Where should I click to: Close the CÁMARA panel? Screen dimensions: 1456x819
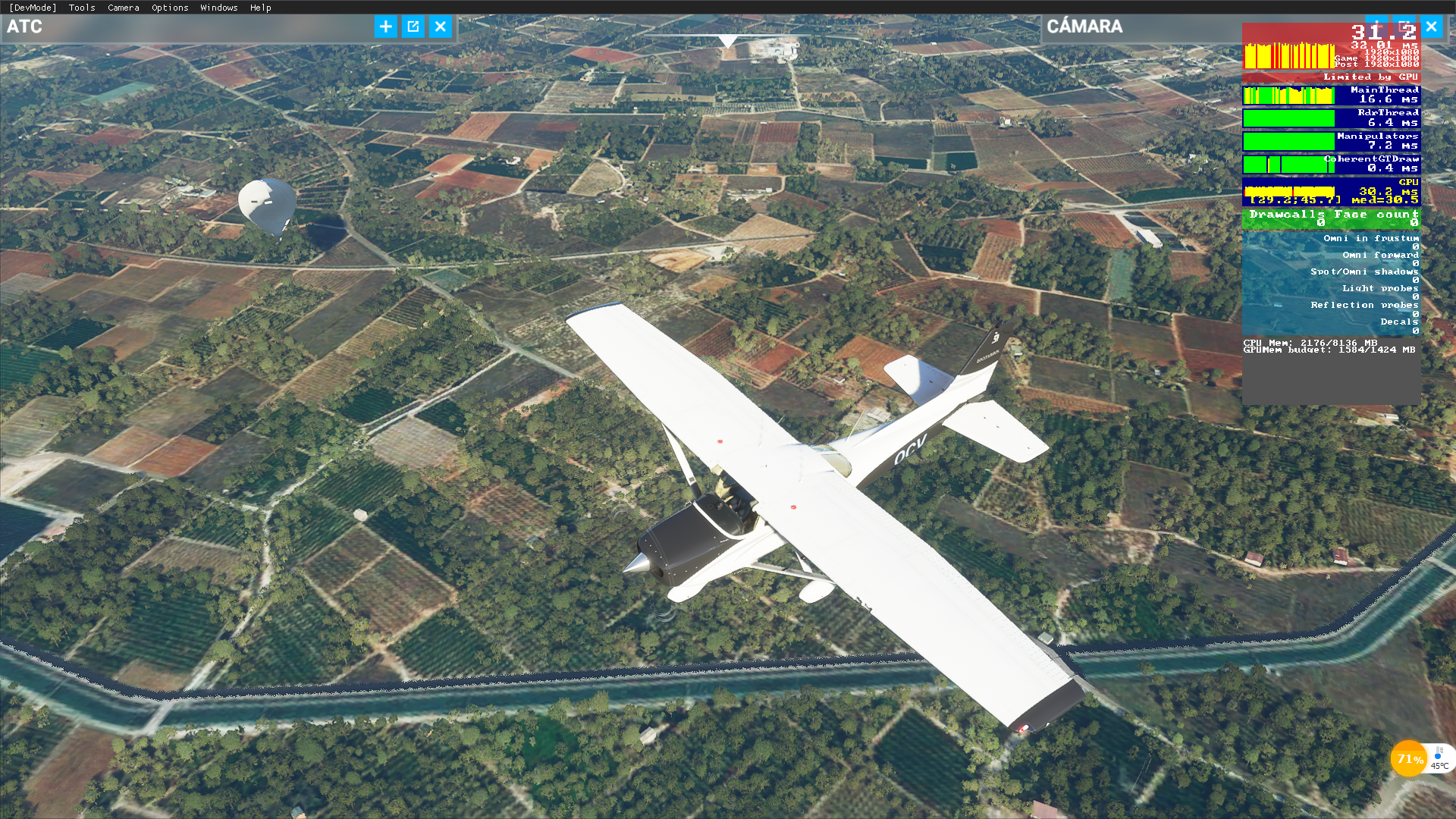pyautogui.click(x=1431, y=27)
